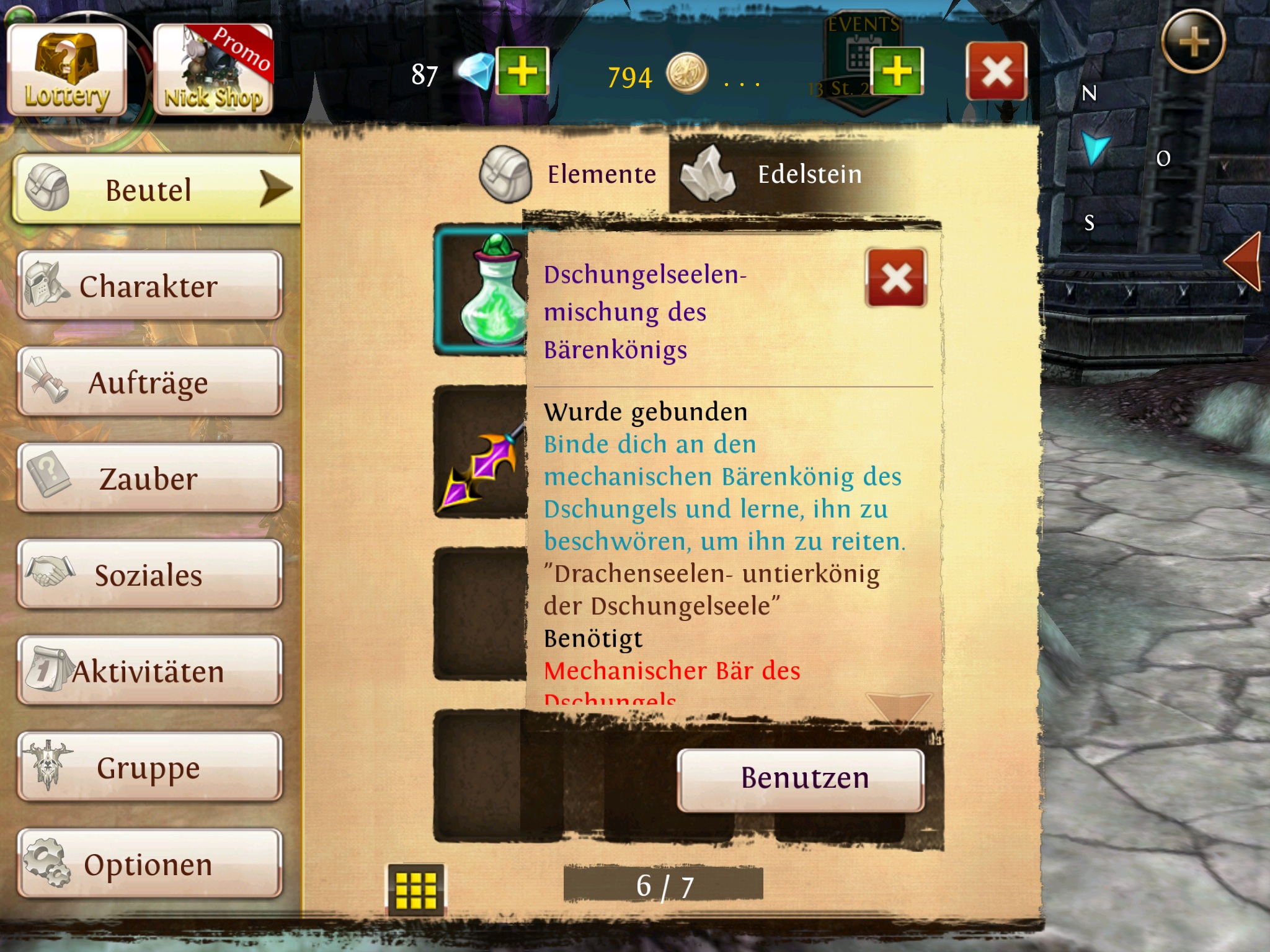The image size is (1270, 952).
Task: Use the item with Benutzen
Action: [x=801, y=779]
